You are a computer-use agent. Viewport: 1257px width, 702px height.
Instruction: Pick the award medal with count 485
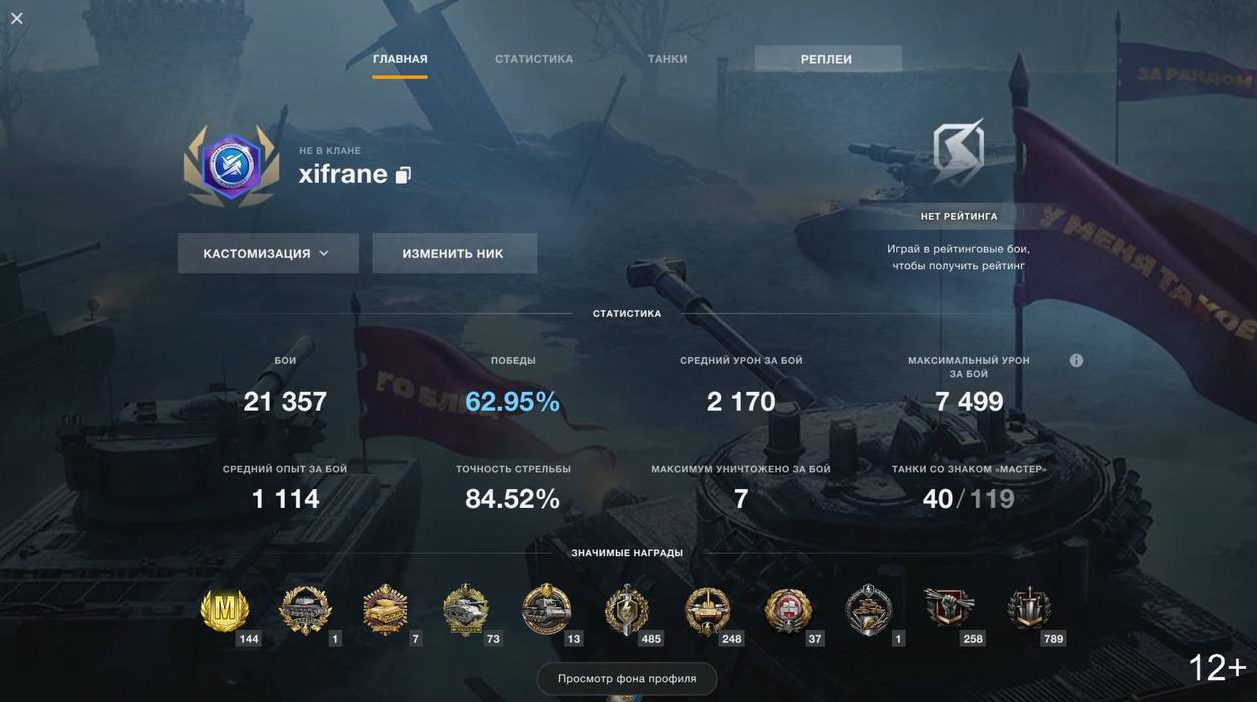pyautogui.click(x=627, y=609)
